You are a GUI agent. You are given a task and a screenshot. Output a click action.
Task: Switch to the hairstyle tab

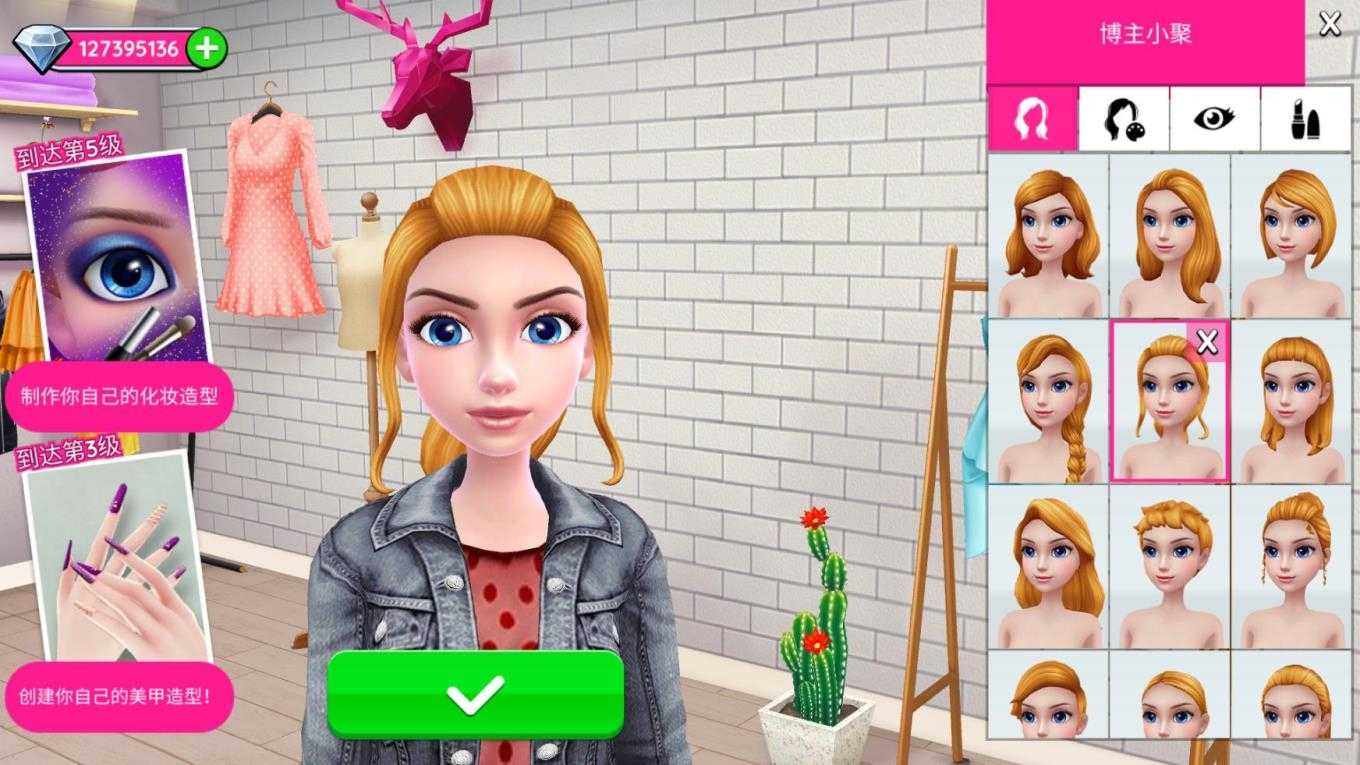1032,119
